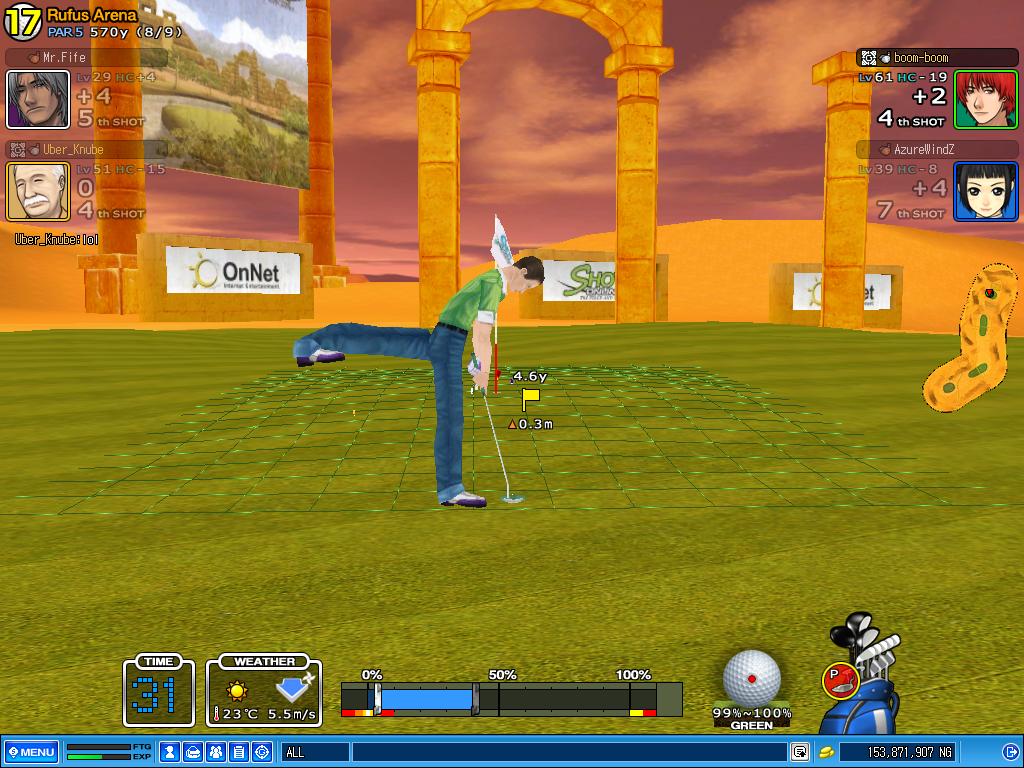Image resolution: width=1024 pixels, height=768 pixels.
Task: Click the exit arrow button
Action: 1010,752
